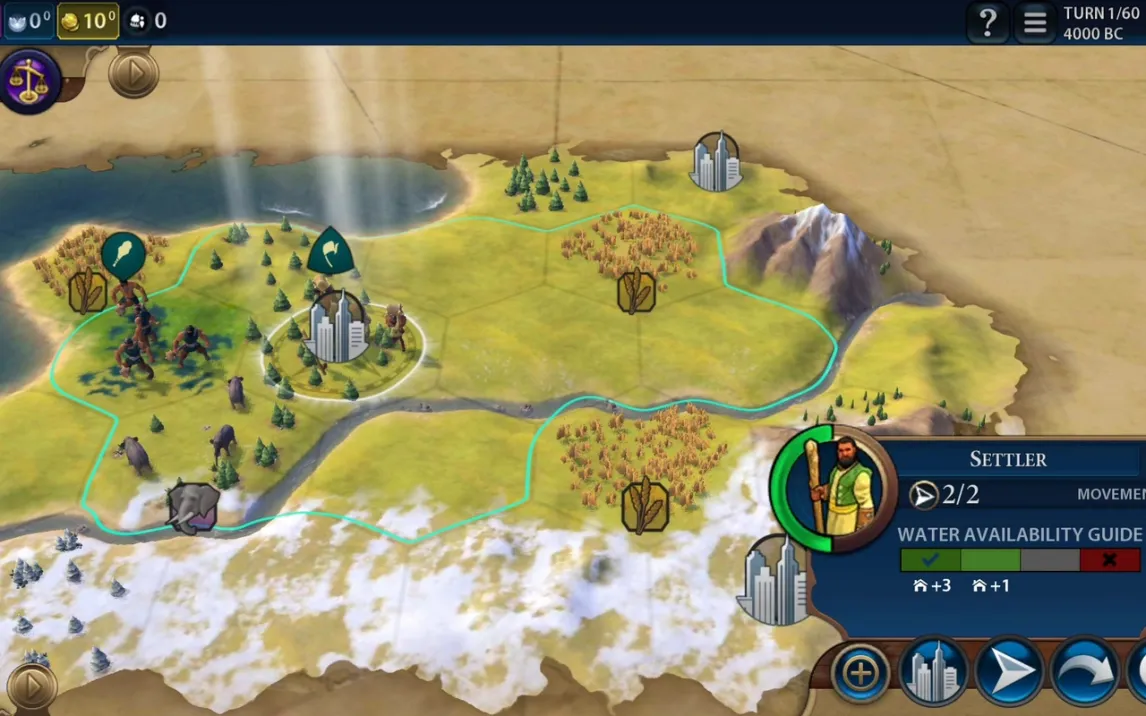Select the Settler unit portrait
This screenshot has height=716, width=1146.
[832, 487]
